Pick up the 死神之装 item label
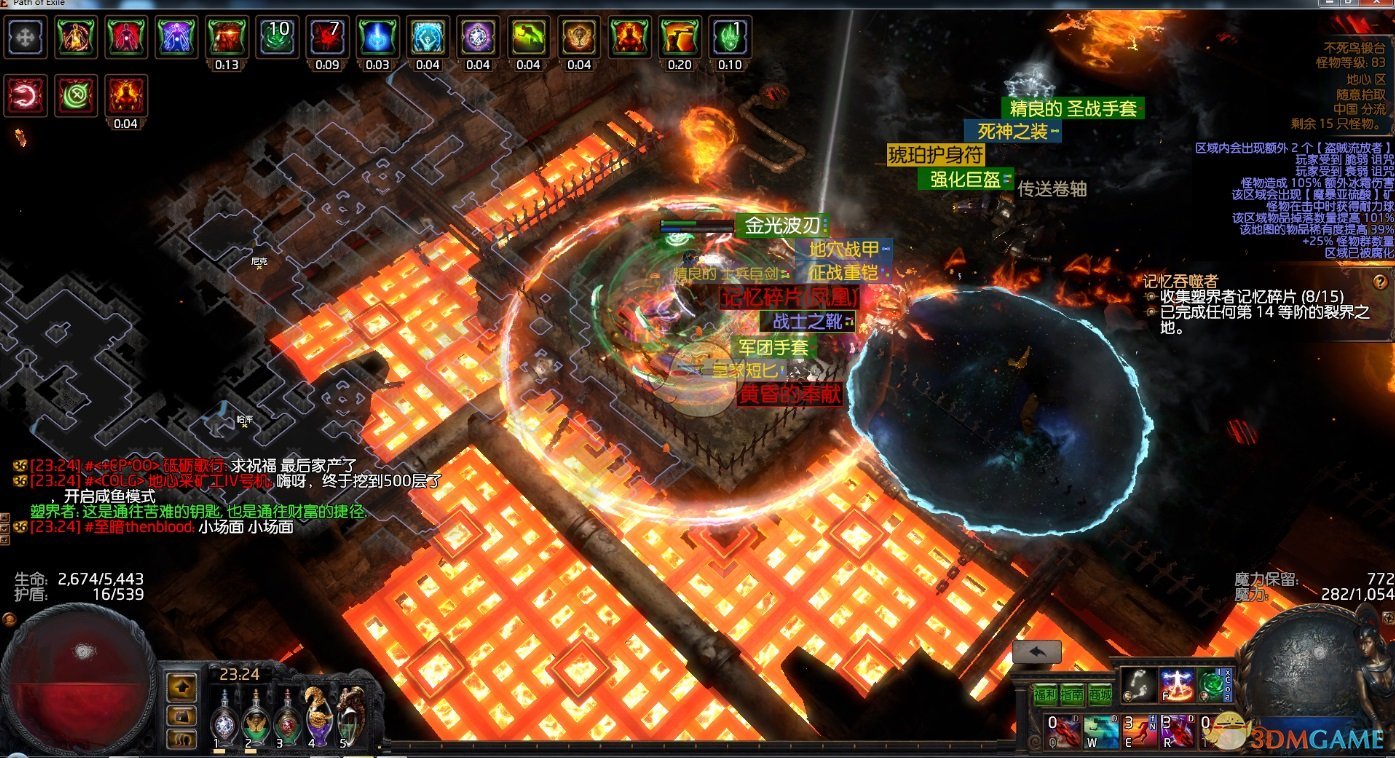The image size is (1395, 758). [x=1012, y=131]
